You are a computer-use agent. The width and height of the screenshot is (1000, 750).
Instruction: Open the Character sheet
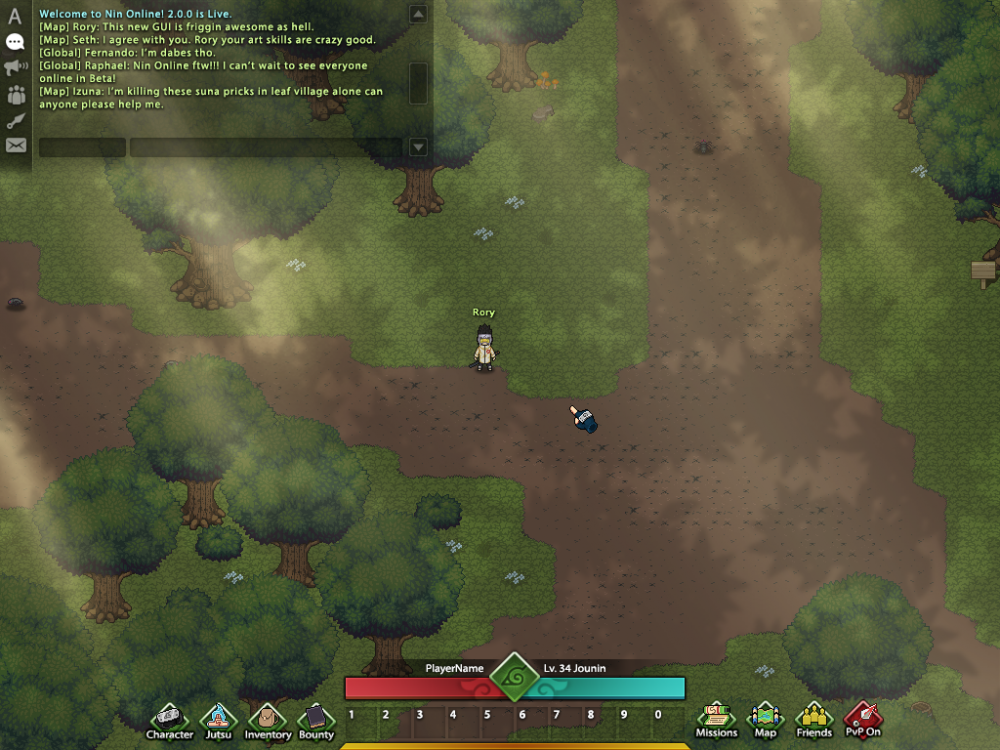[169, 719]
